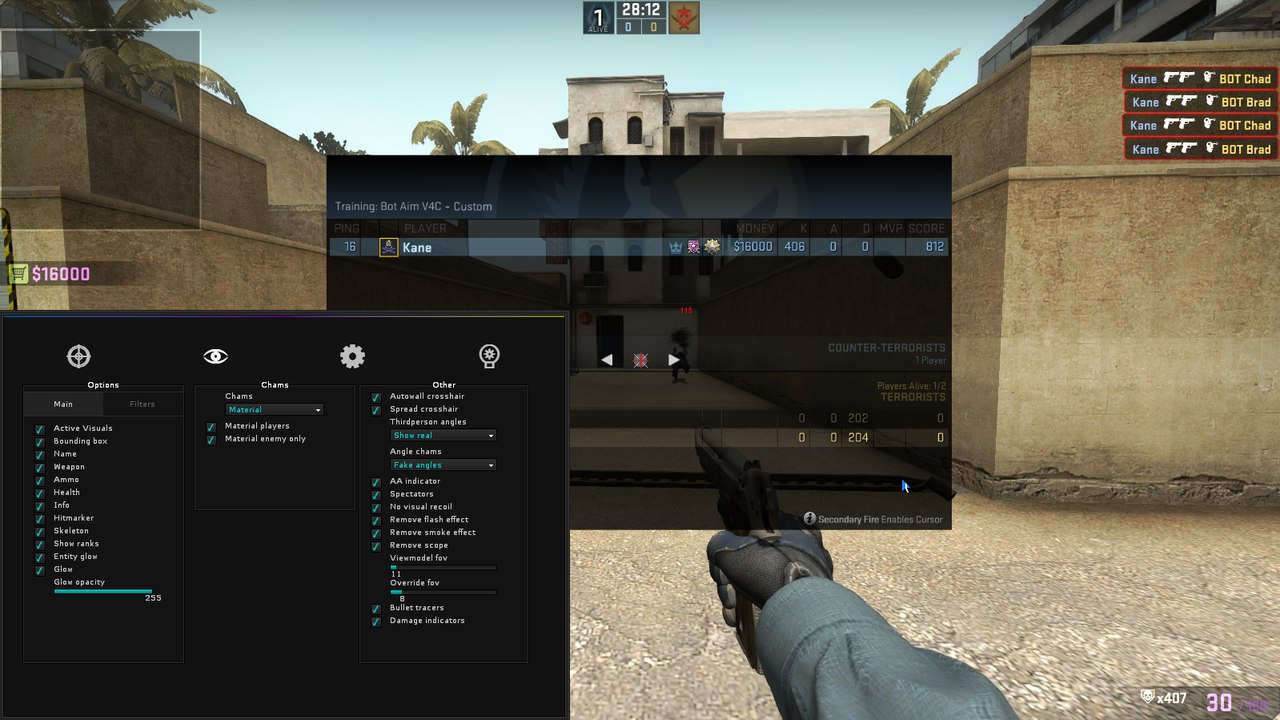Change the Angle chams Fake angles dropdown
Viewport: 1280px width, 720px height.
point(442,464)
